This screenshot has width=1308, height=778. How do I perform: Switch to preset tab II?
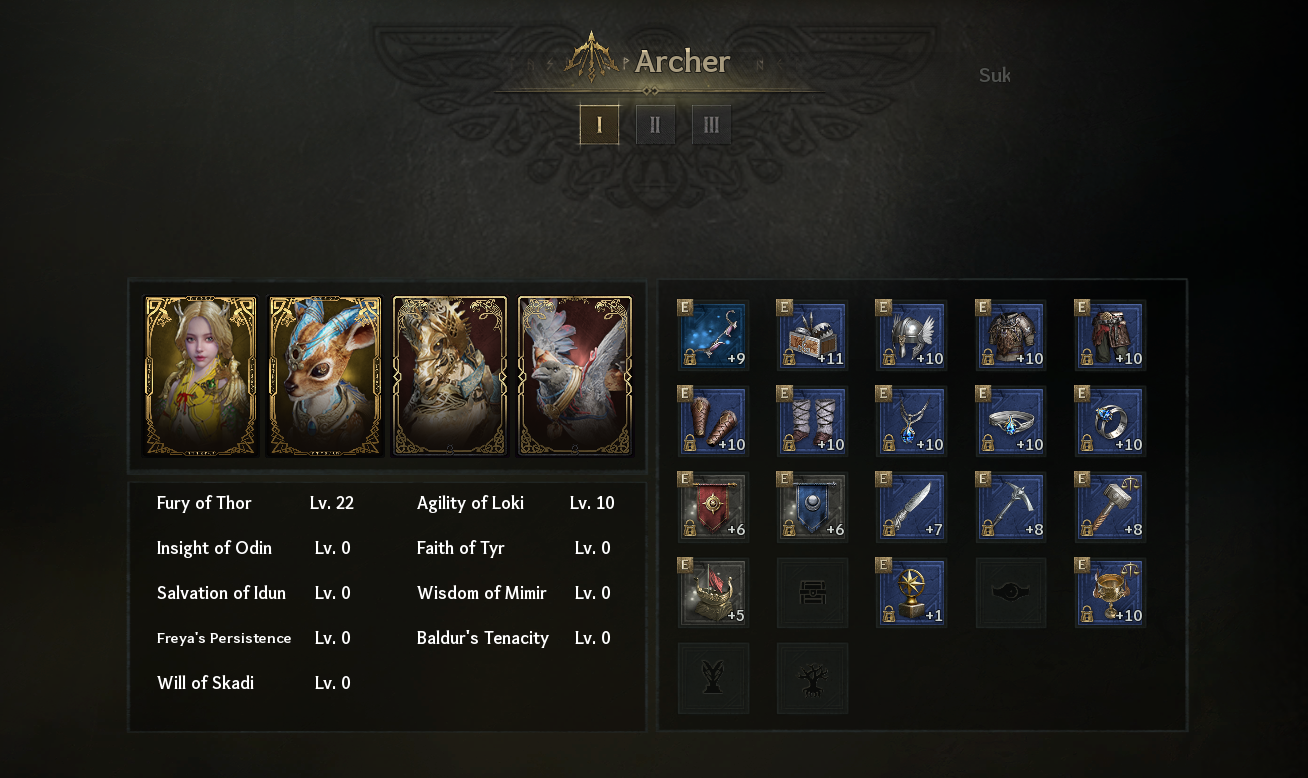655,125
